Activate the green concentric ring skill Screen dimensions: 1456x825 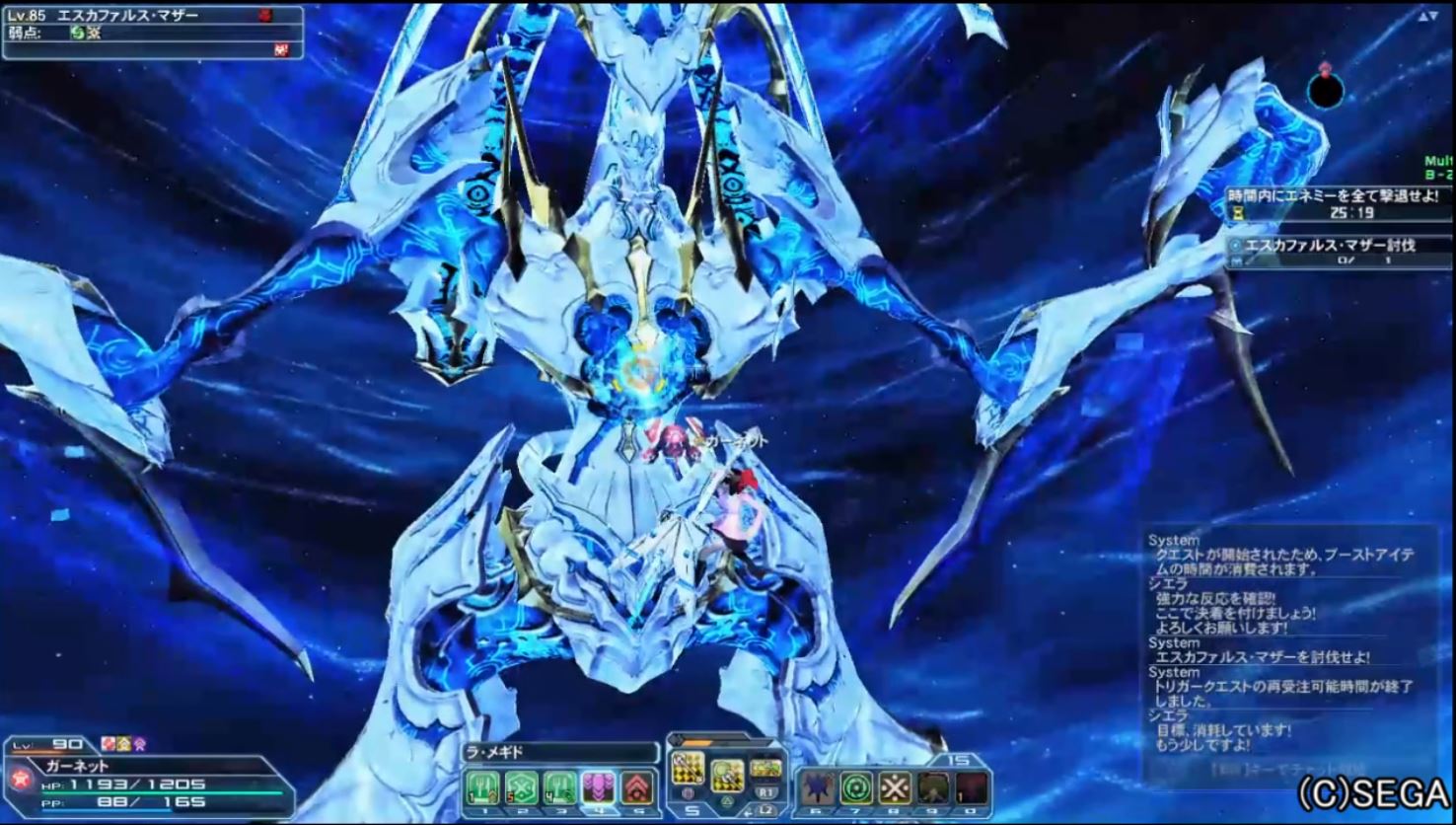[x=855, y=787]
